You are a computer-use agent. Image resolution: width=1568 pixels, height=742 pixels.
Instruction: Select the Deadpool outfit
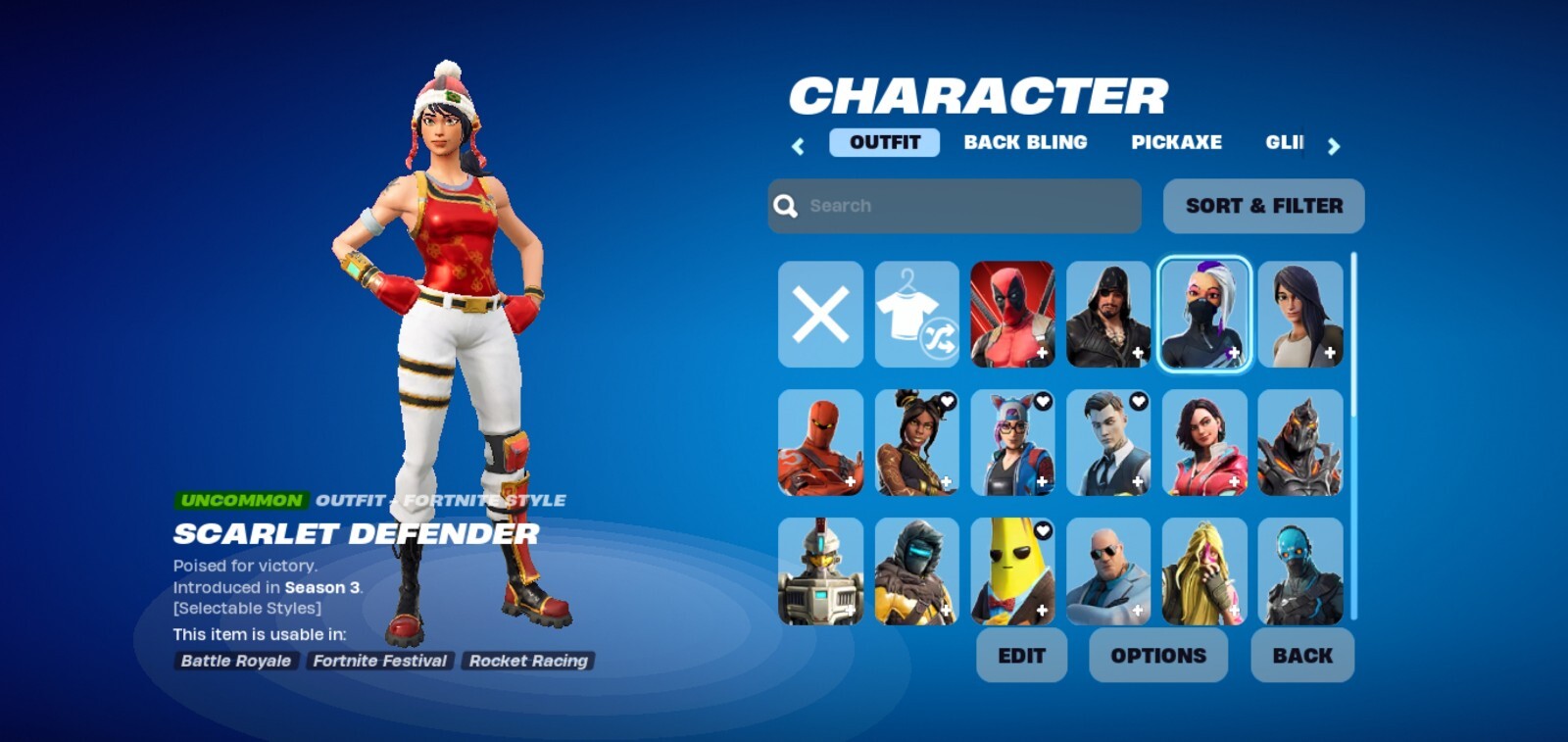pyautogui.click(x=1012, y=314)
